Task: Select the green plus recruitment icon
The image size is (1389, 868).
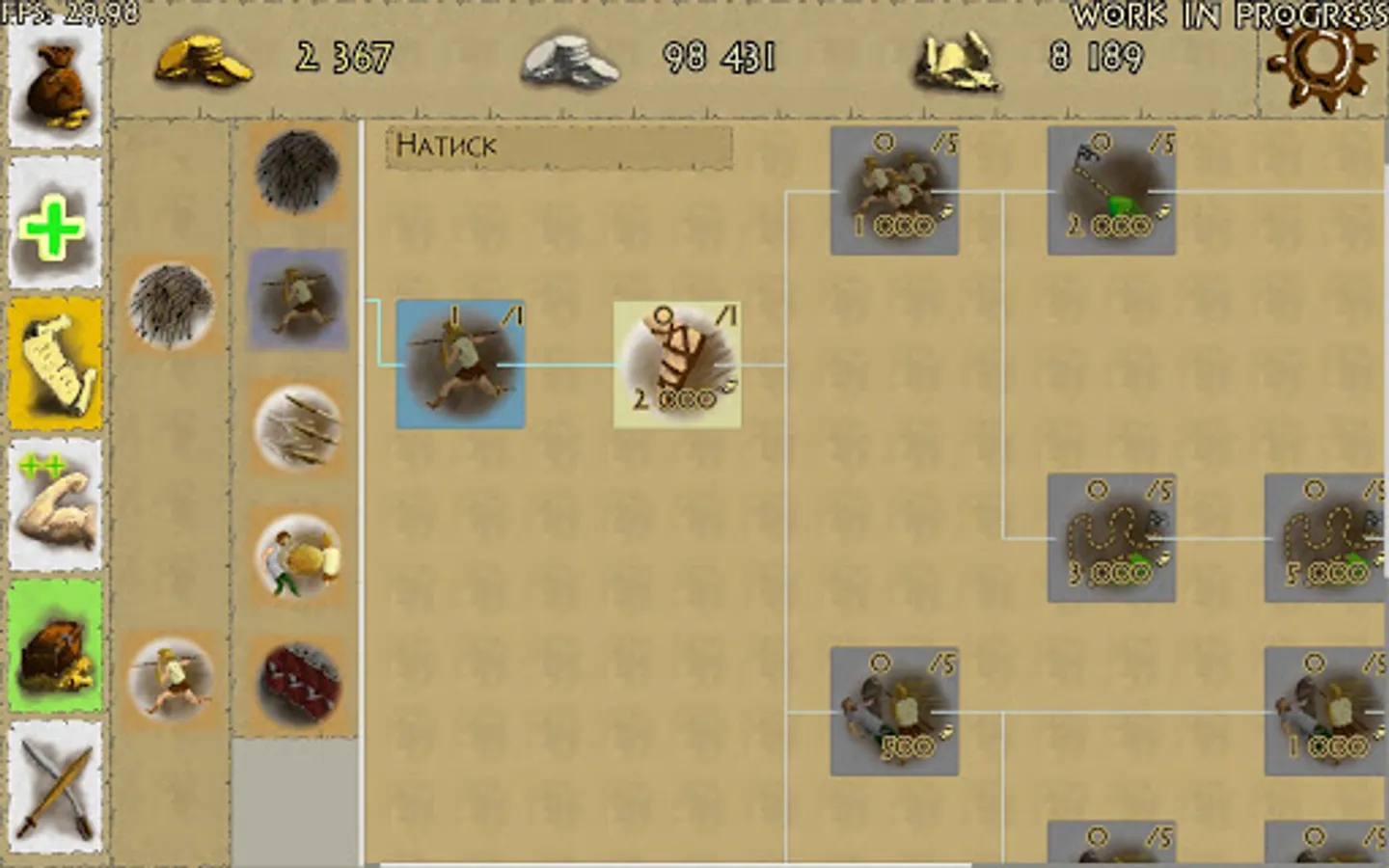Action: [x=55, y=222]
